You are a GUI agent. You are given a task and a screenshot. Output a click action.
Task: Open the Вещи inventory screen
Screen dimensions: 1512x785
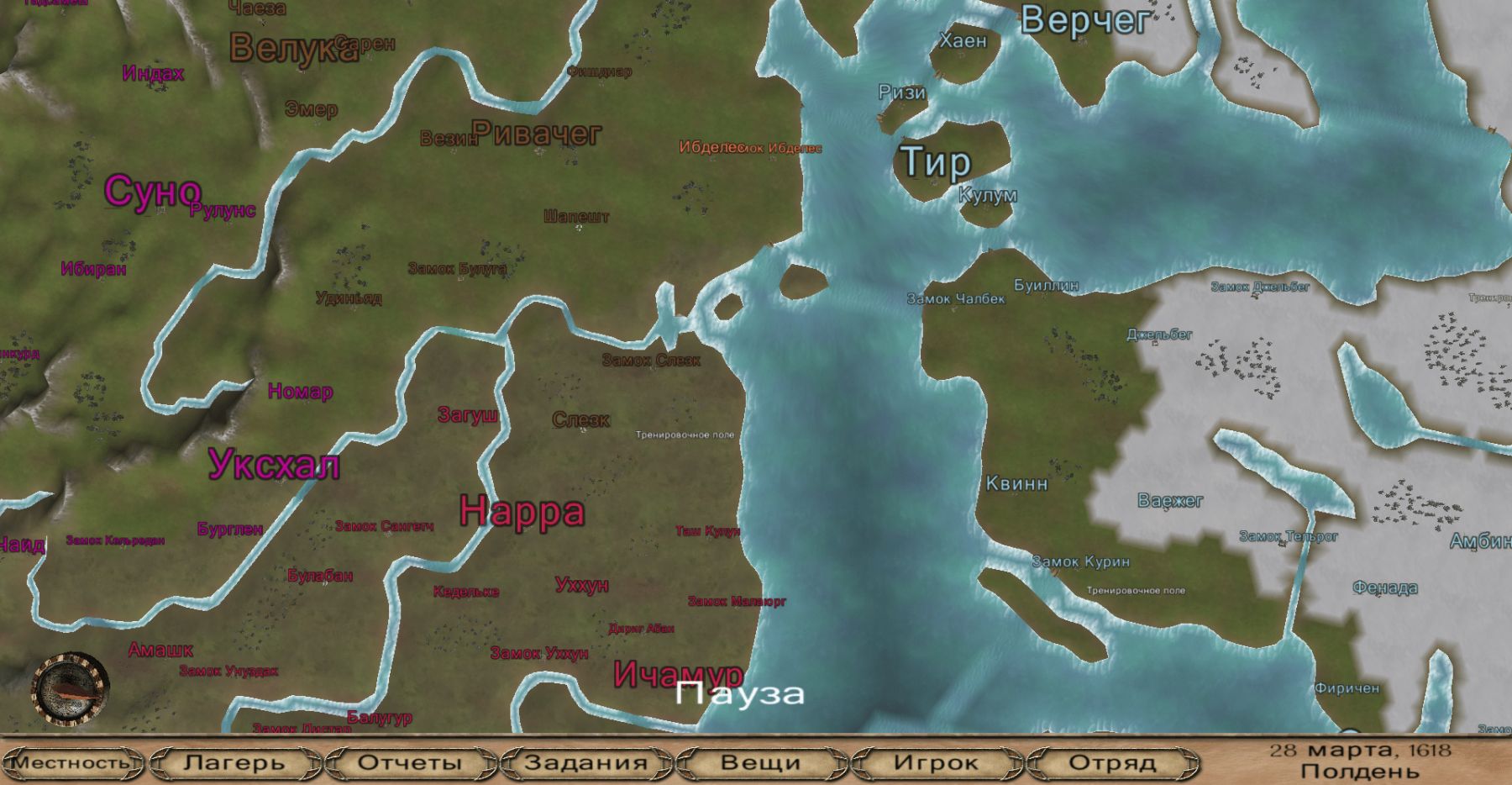760,763
